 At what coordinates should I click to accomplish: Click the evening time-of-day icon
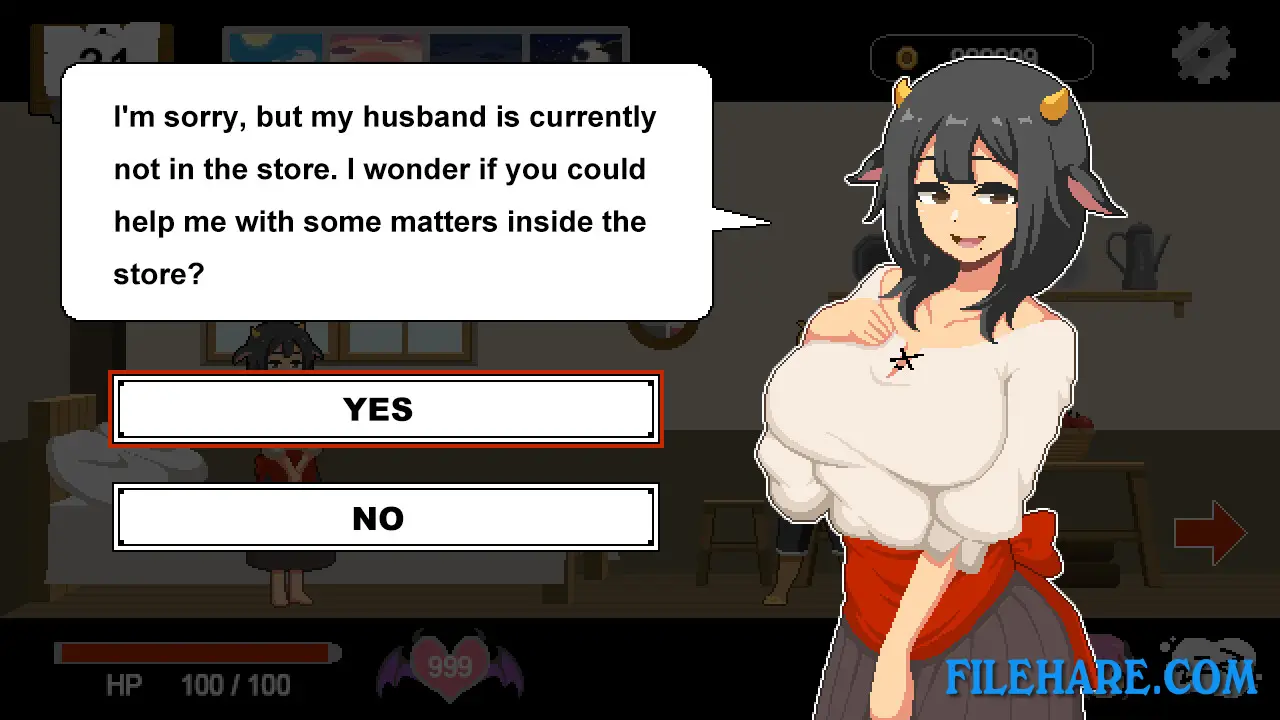point(476,47)
